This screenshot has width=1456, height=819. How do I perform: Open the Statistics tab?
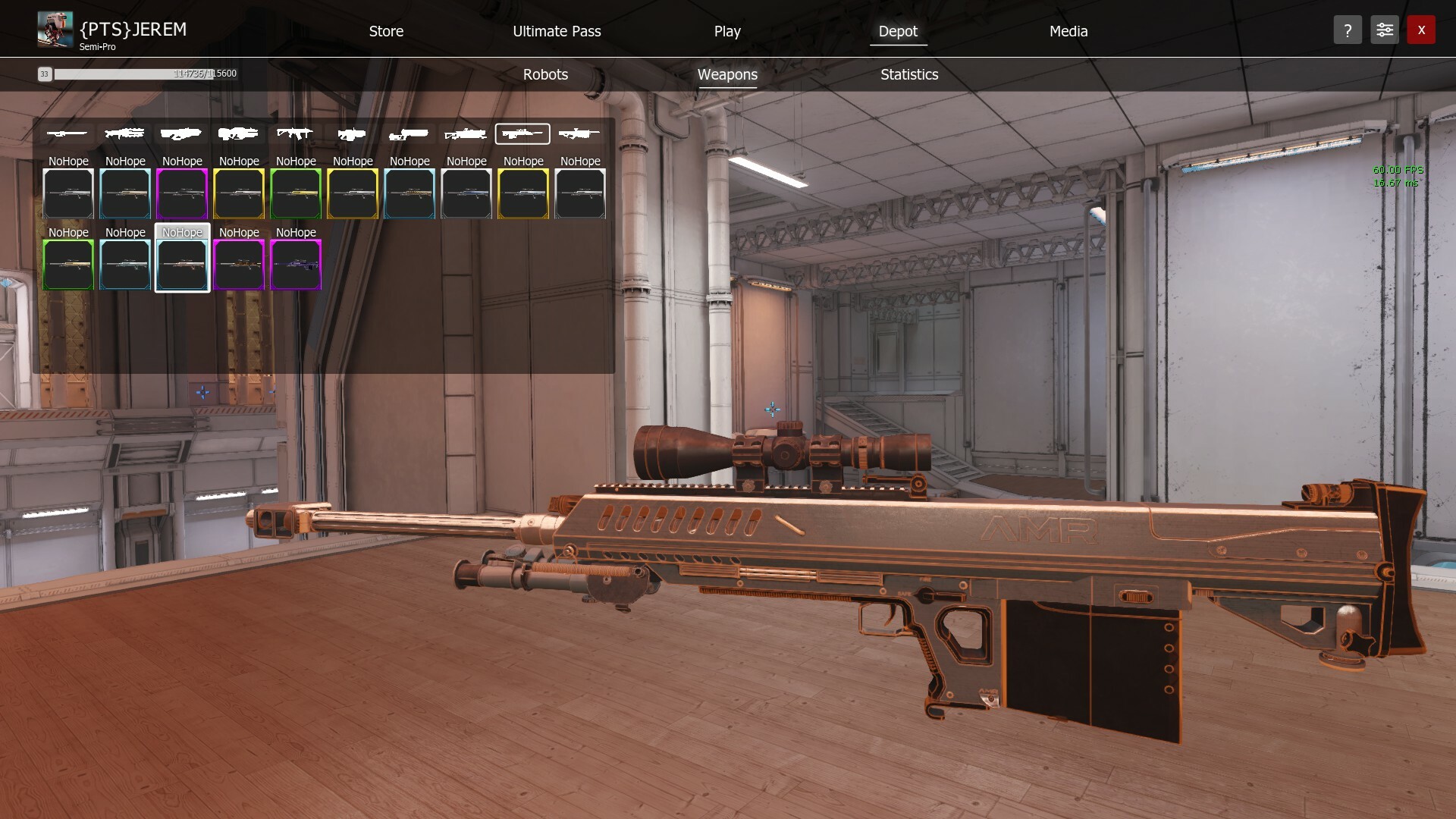(x=908, y=74)
